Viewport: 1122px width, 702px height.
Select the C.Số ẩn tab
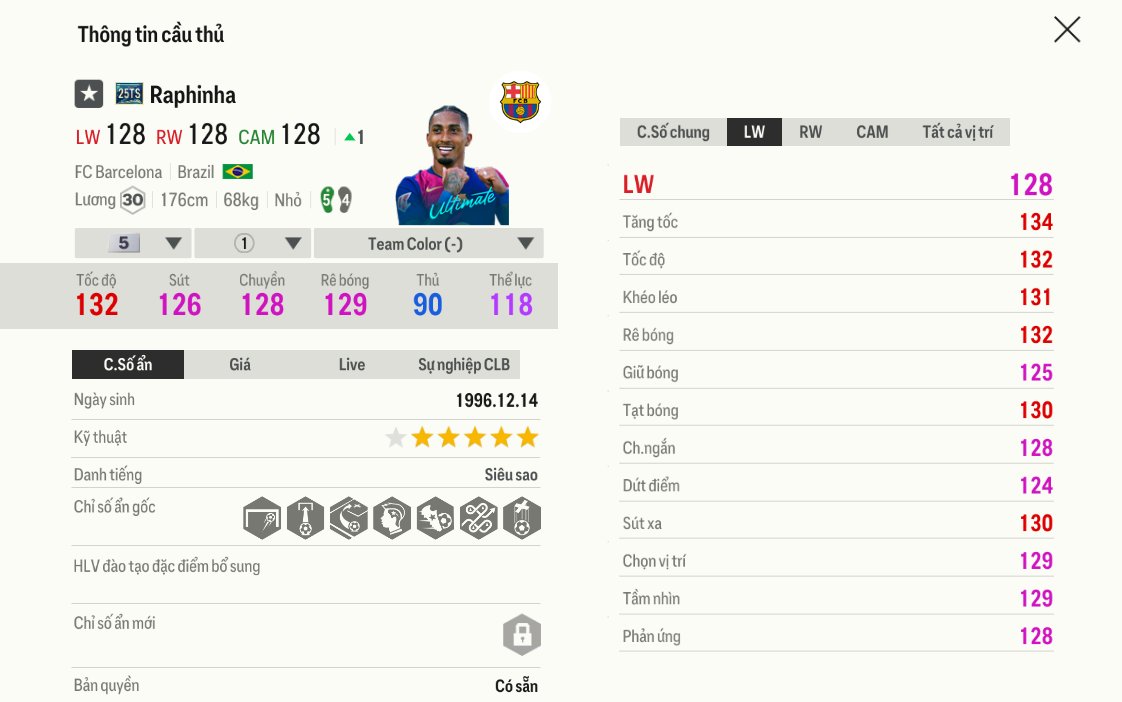(128, 365)
